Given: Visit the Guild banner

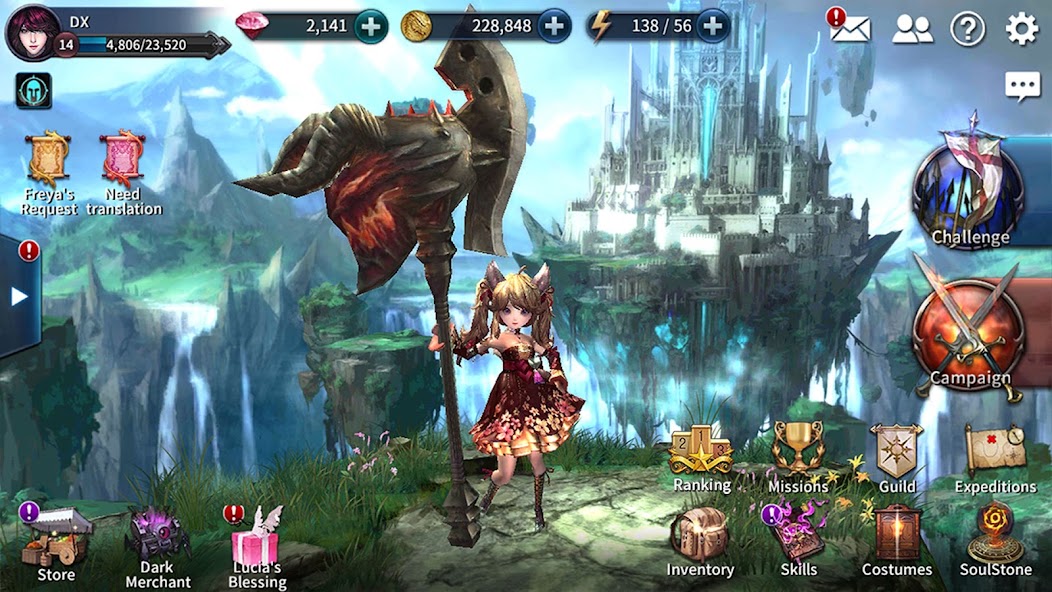Looking at the screenshot, I should click(x=896, y=455).
